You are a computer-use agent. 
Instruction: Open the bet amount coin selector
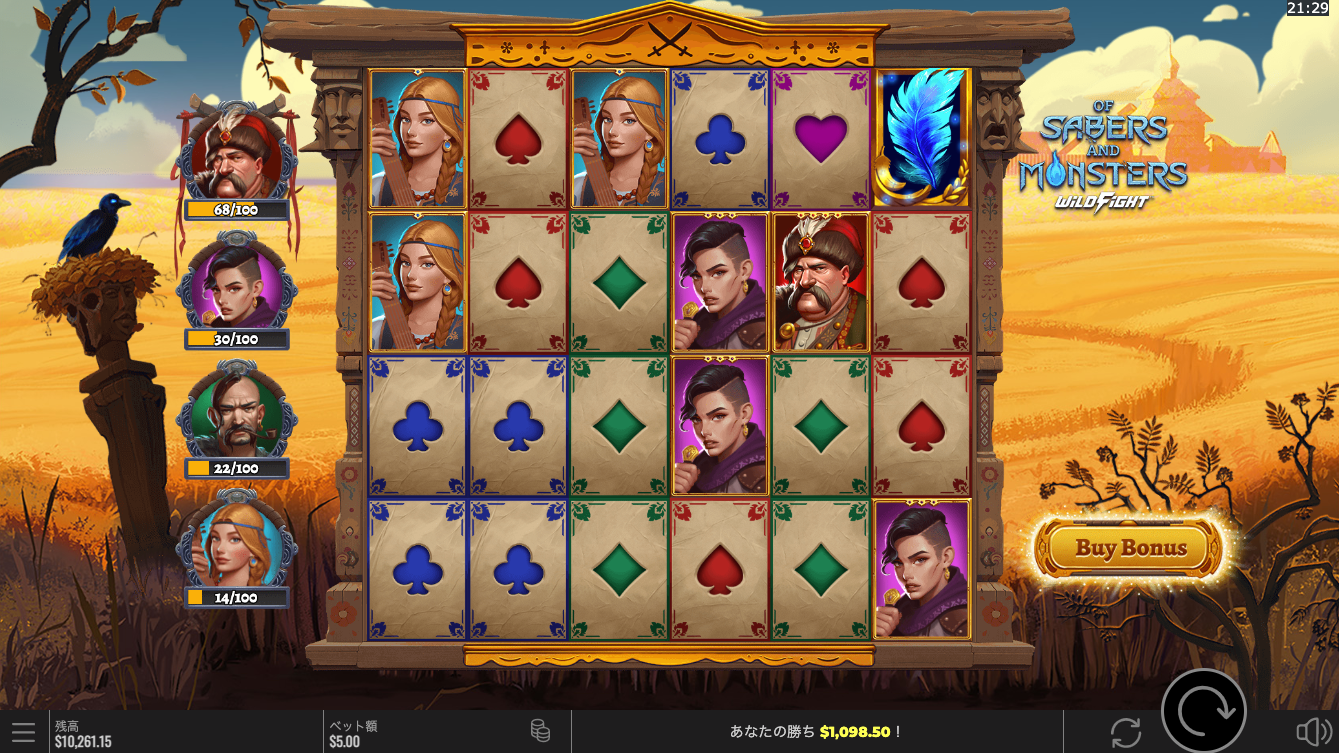540,731
